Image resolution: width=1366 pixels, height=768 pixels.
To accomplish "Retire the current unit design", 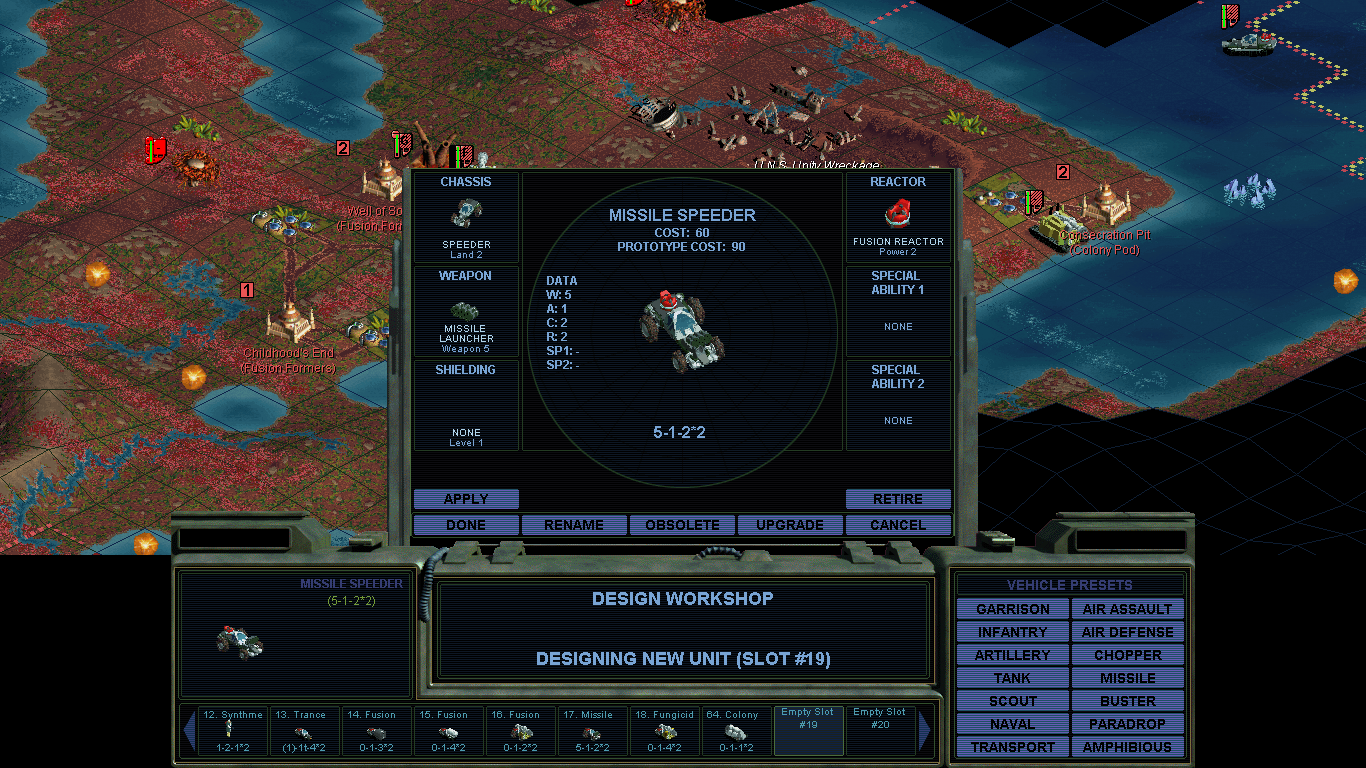I will tap(898, 499).
